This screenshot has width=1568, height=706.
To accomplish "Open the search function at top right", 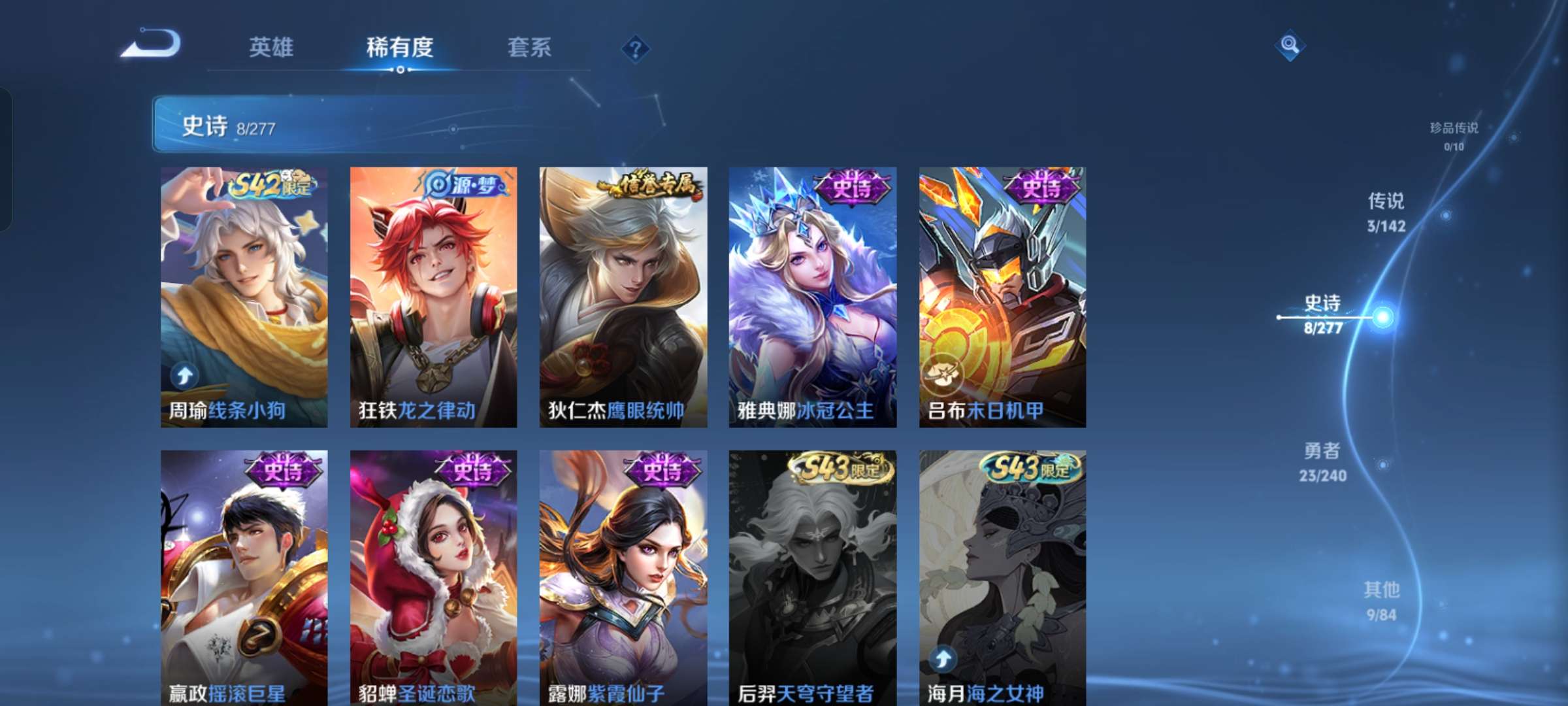I will point(1288,46).
